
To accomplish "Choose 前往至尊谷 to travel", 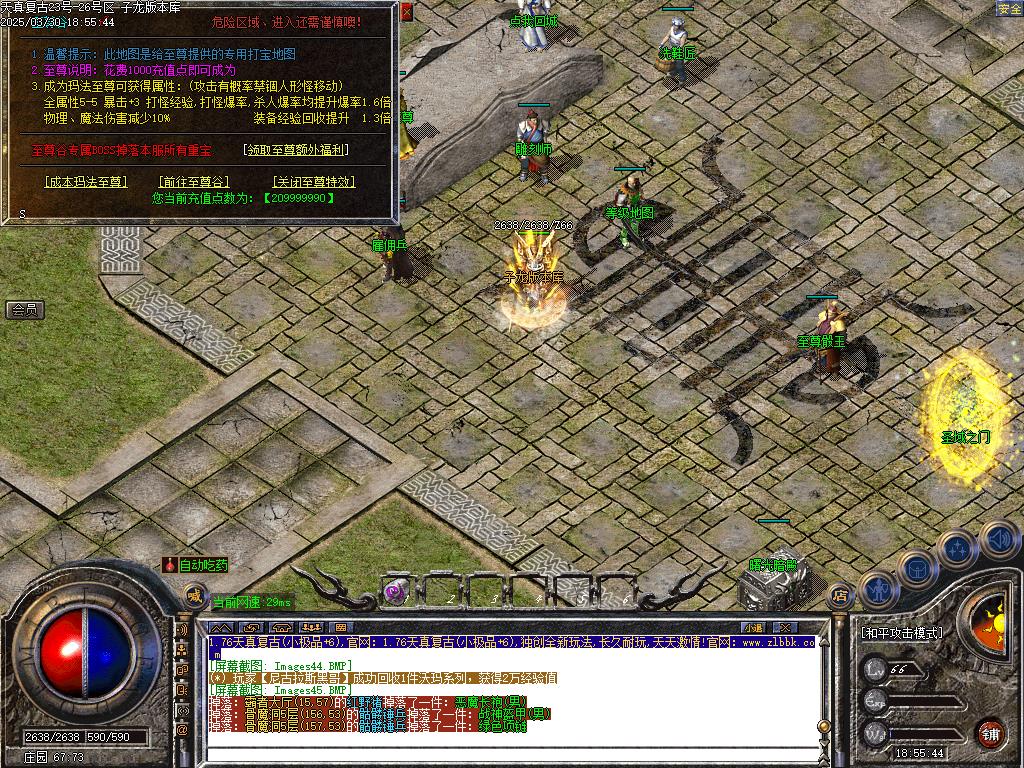I will (x=194, y=182).
